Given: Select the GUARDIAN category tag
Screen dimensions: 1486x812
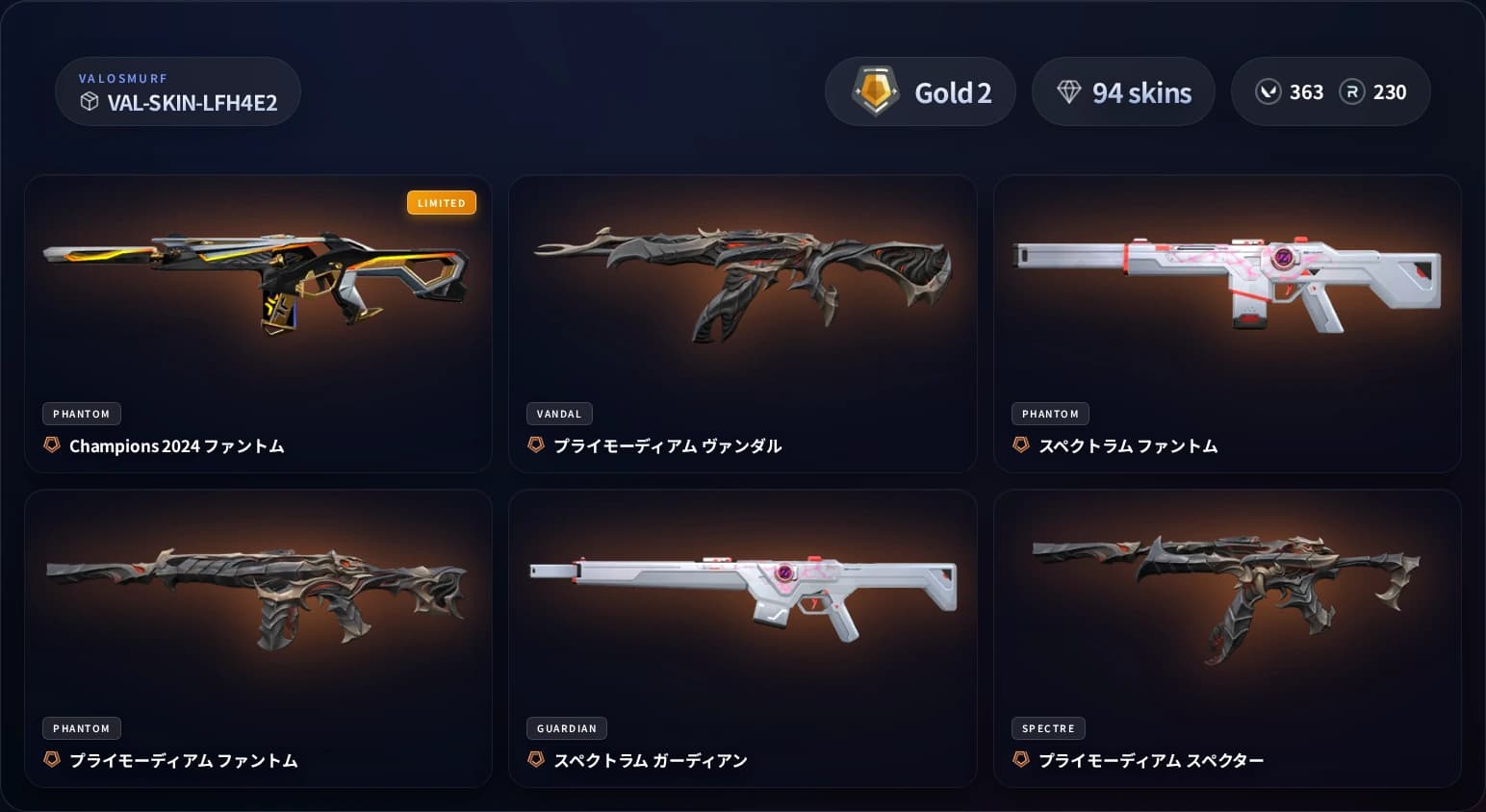Looking at the screenshot, I should pyautogui.click(x=566, y=728).
